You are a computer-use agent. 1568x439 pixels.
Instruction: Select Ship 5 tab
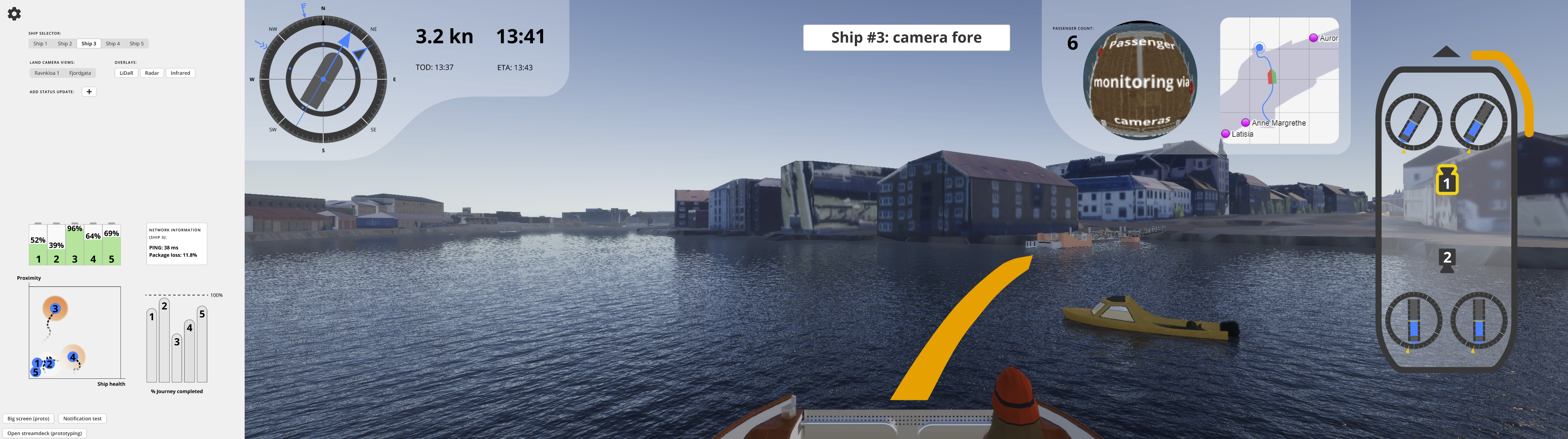[x=136, y=44]
